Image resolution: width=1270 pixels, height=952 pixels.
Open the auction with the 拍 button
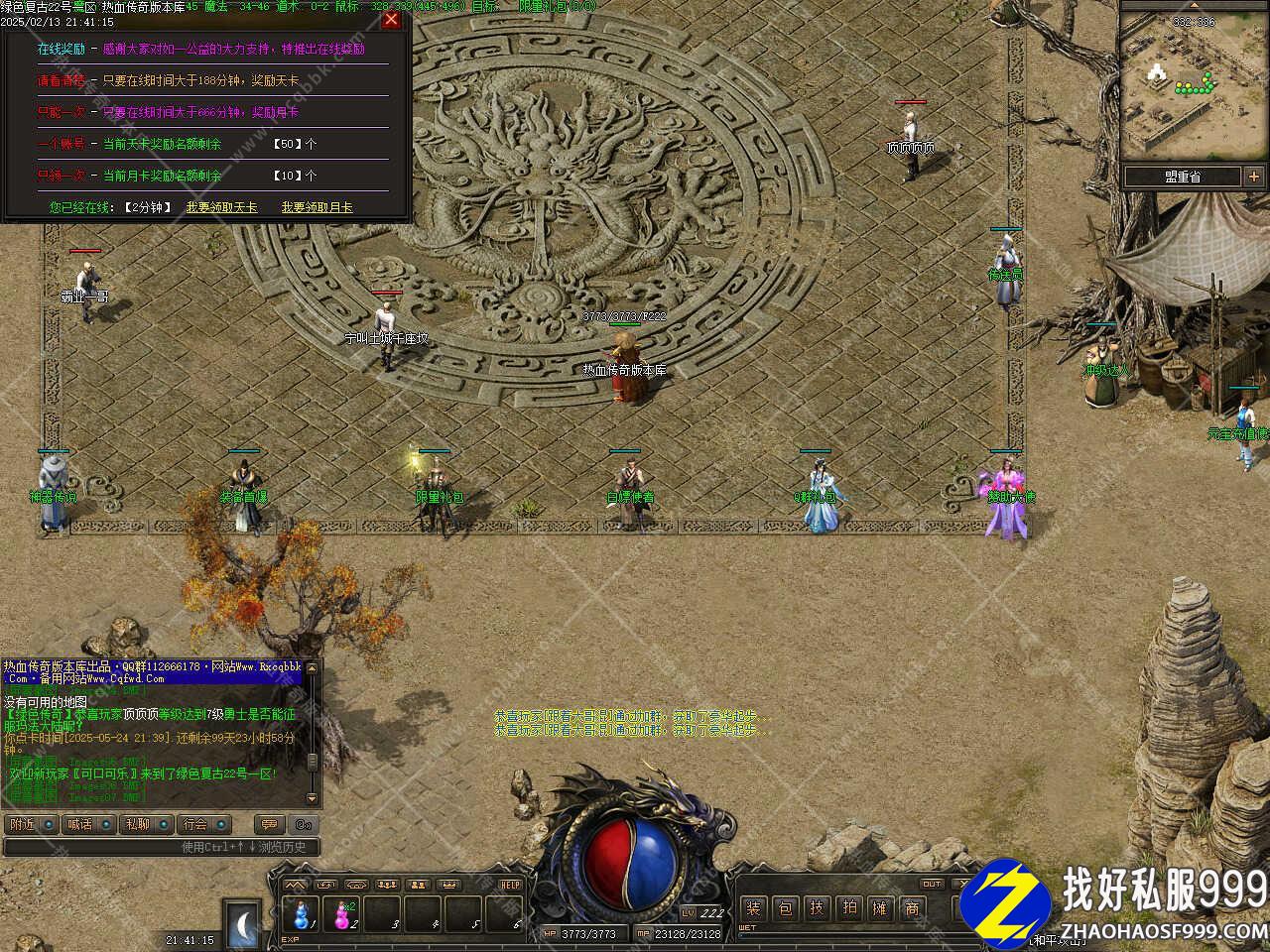point(848,907)
